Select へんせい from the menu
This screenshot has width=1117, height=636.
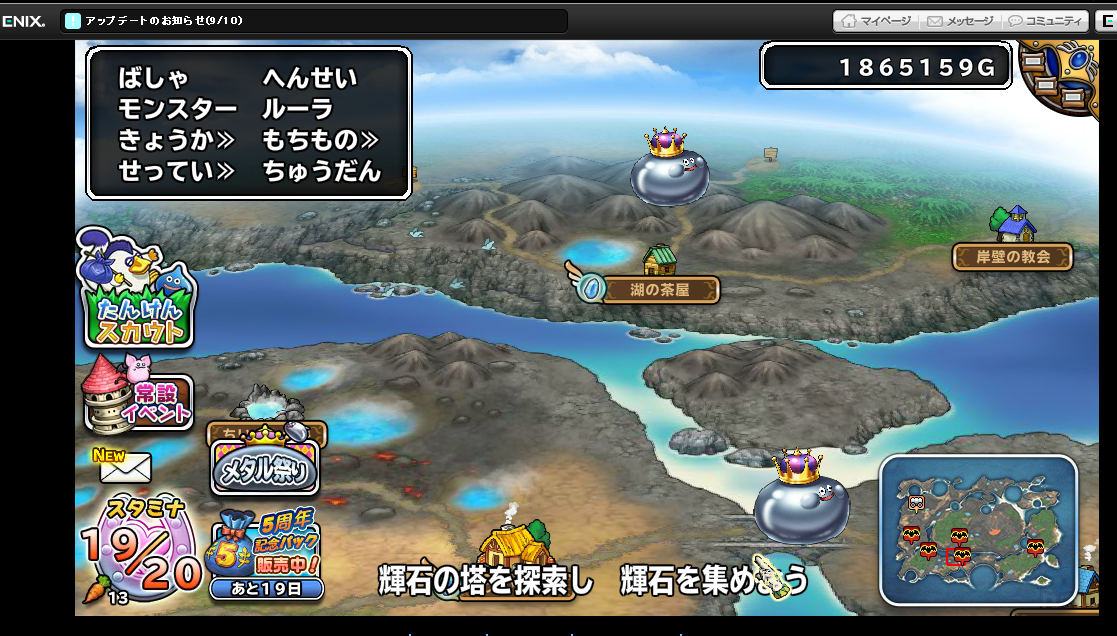tap(309, 78)
